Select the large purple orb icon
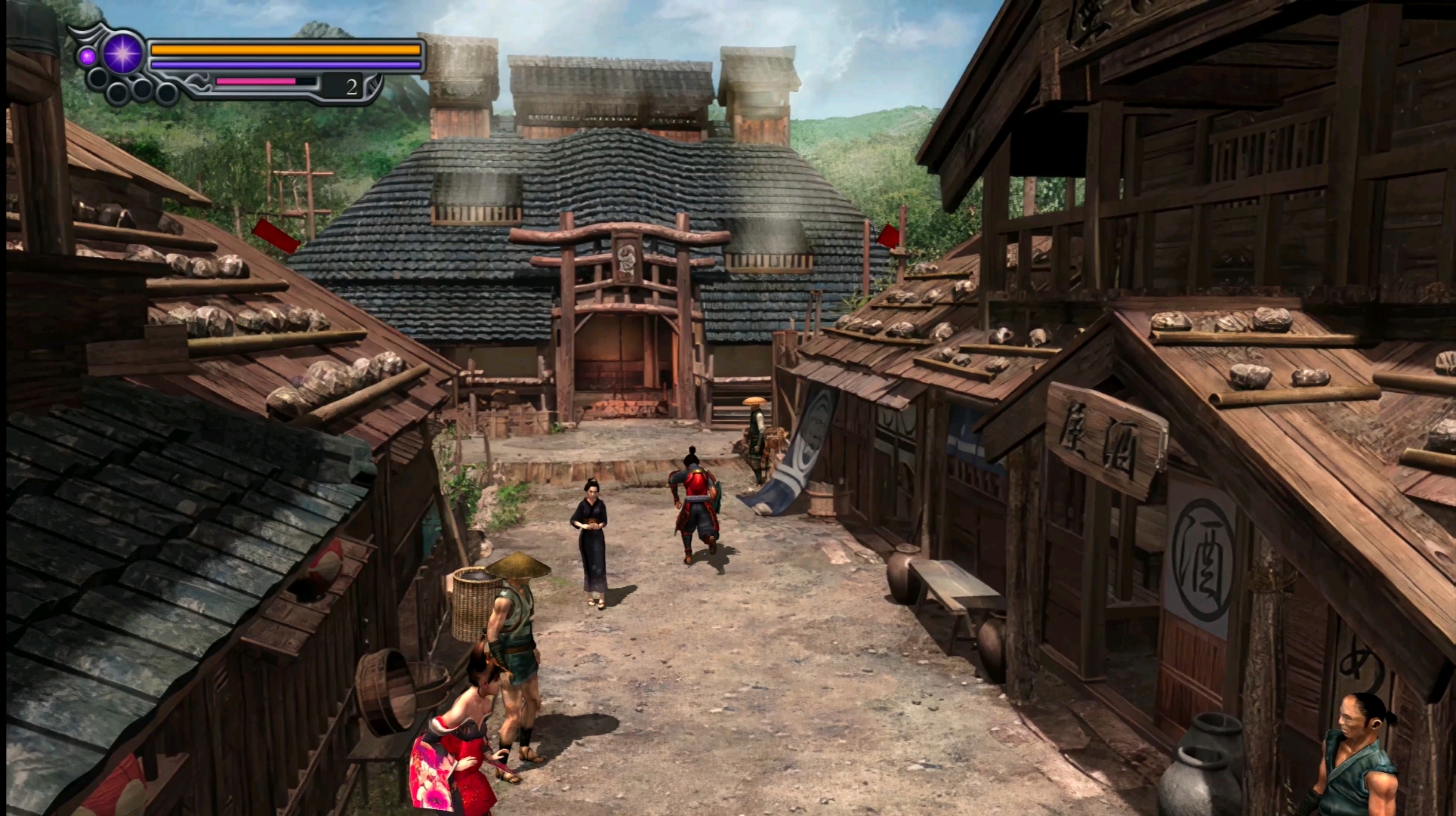The height and width of the screenshot is (816, 1456). (122, 54)
